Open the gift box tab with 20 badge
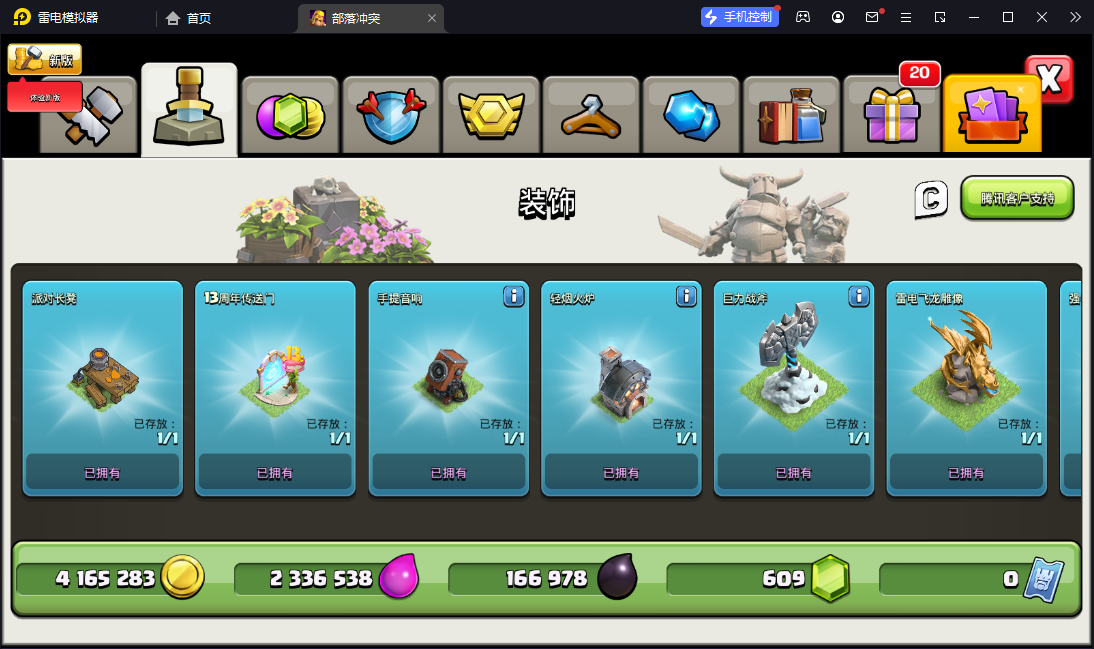 pos(891,116)
